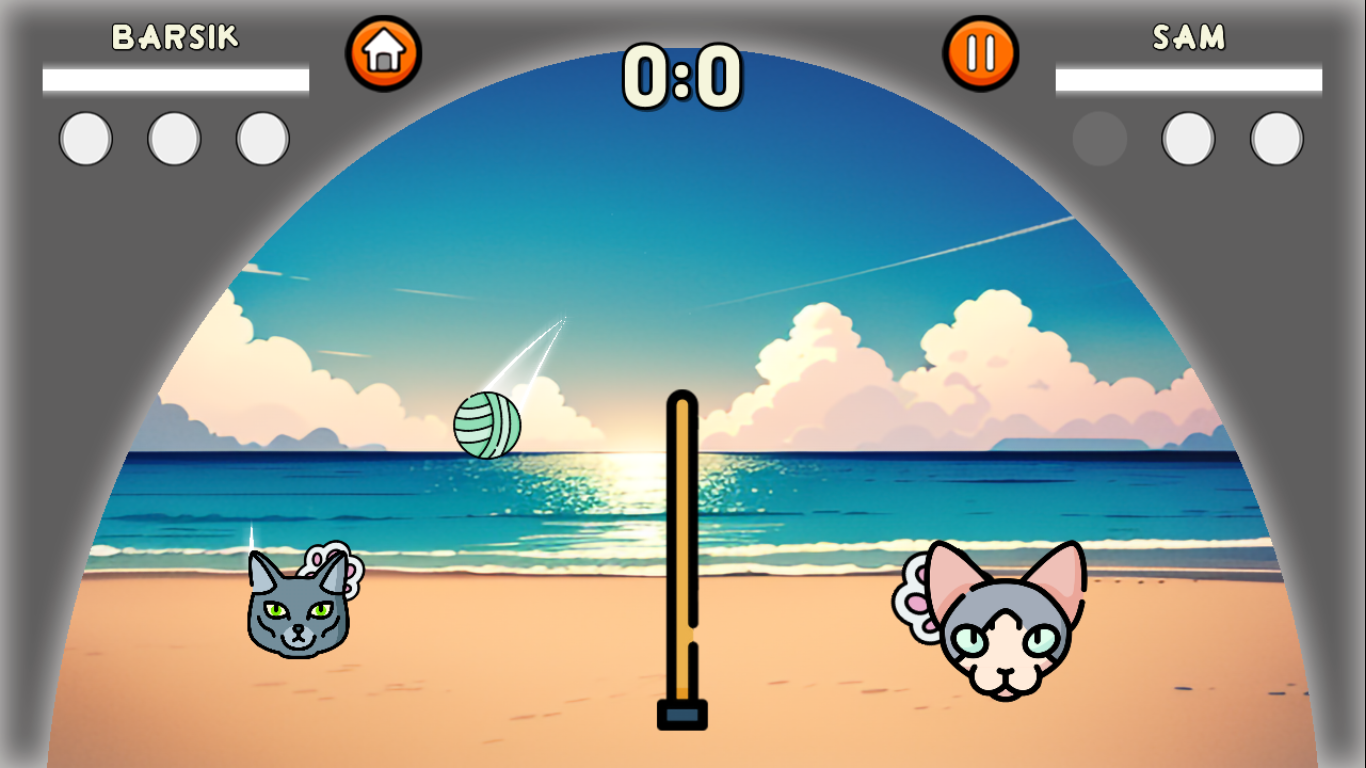Select Sam's rightmost score circle
The width and height of the screenshot is (1366, 768).
click(x=1275, y=137)
